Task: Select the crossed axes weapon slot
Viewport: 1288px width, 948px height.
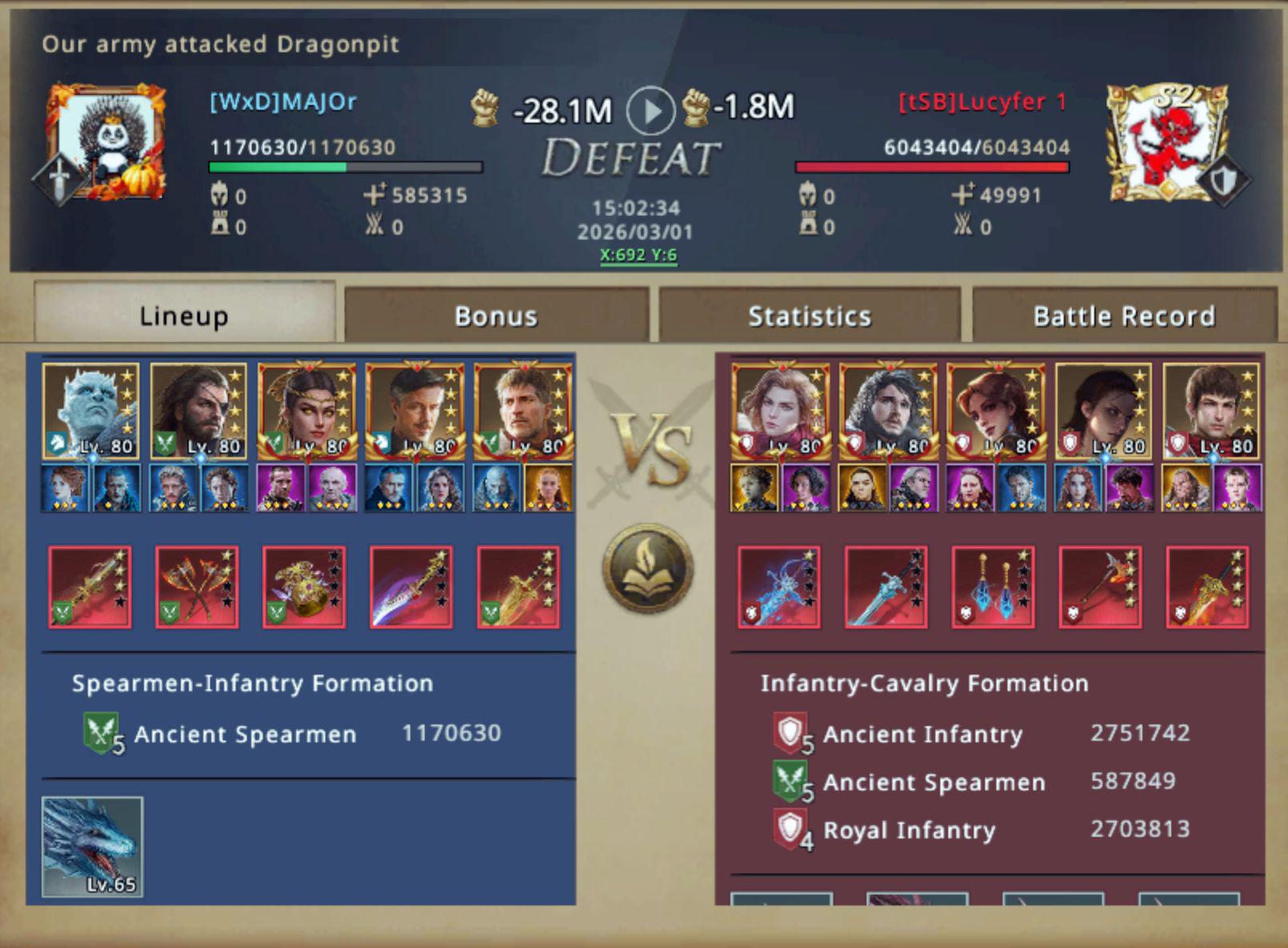Action: [x=197, y=587]
